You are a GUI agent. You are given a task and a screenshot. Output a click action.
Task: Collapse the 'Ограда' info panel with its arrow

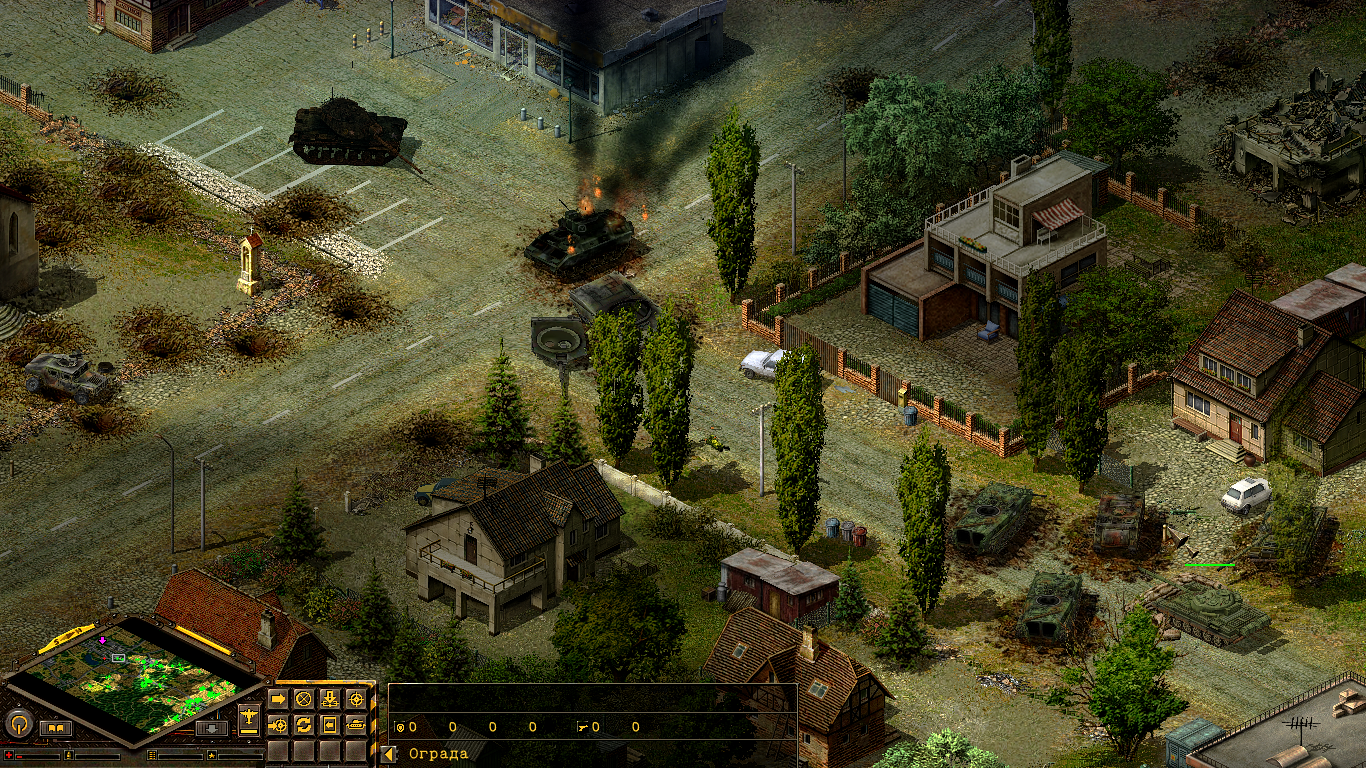click(388, 752)
